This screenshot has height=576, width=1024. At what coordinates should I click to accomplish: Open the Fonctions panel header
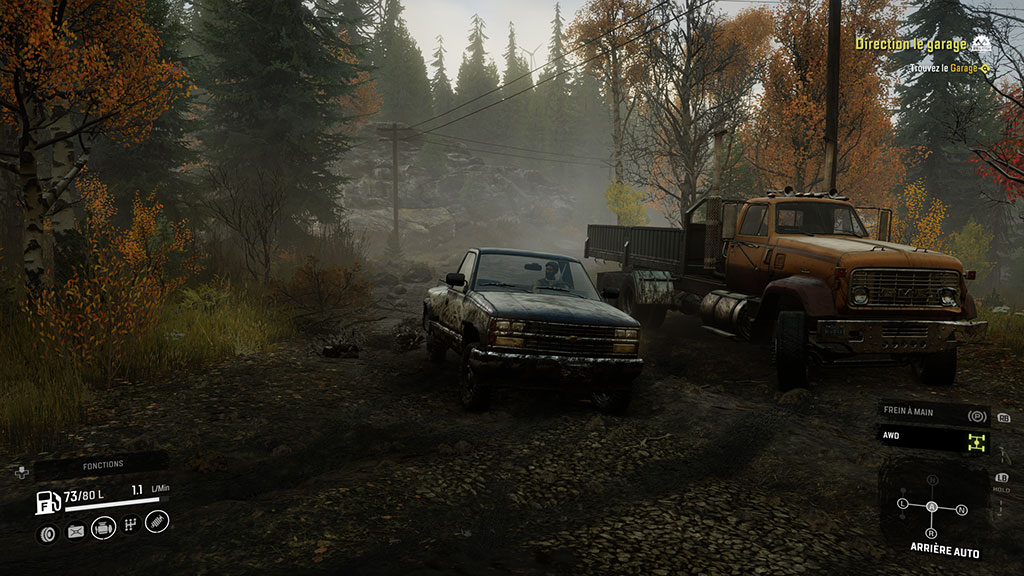103,464
